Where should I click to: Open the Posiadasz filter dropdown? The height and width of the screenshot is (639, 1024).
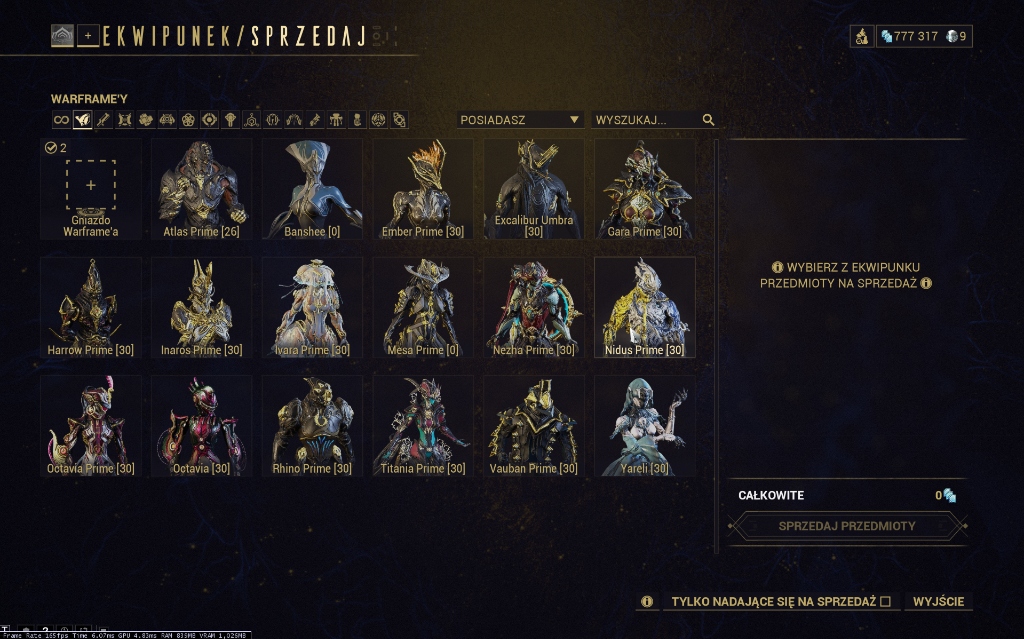(x=520, y=120)
